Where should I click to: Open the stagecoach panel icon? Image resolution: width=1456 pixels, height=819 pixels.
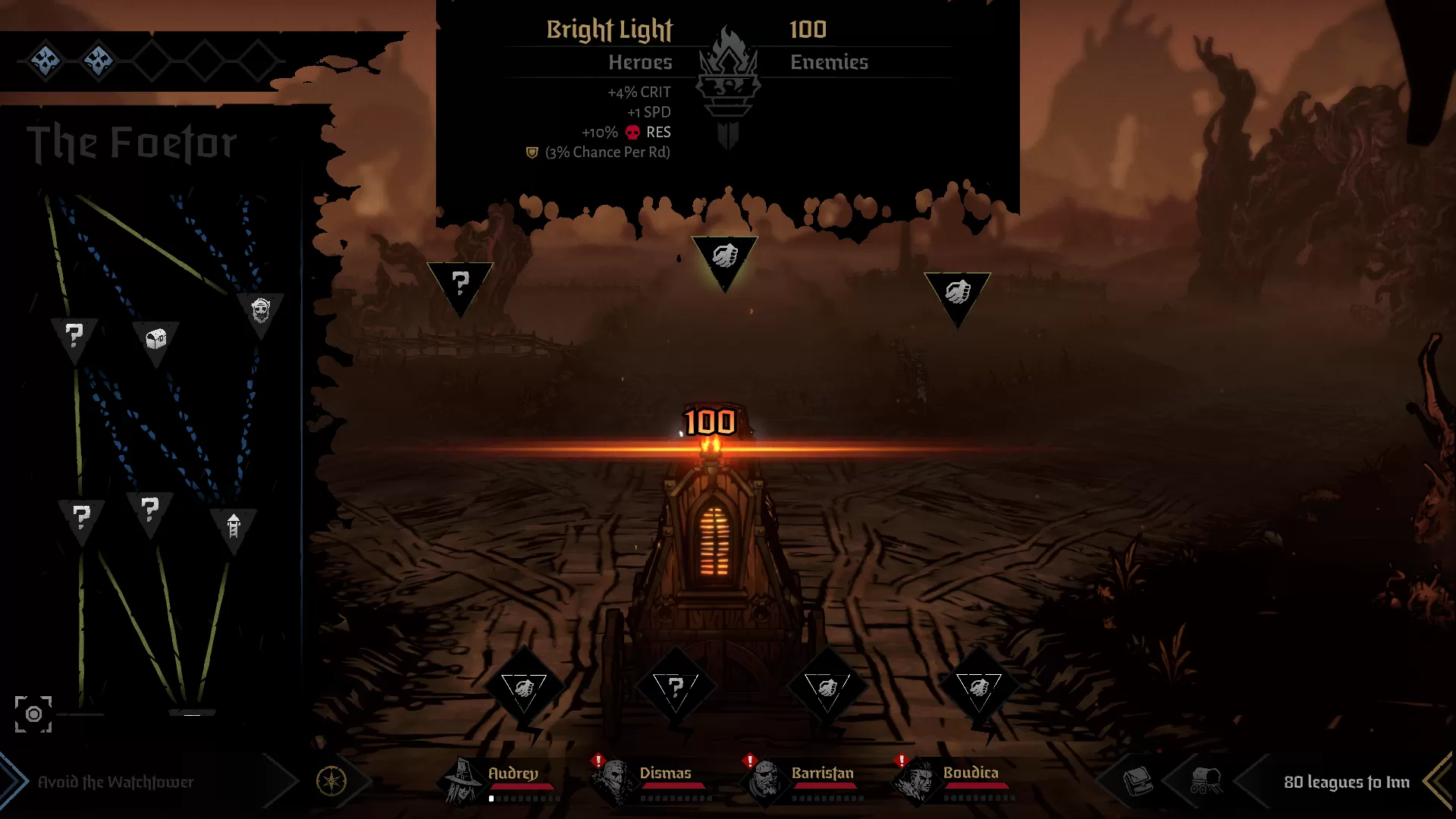click(x=1204, y=780)
